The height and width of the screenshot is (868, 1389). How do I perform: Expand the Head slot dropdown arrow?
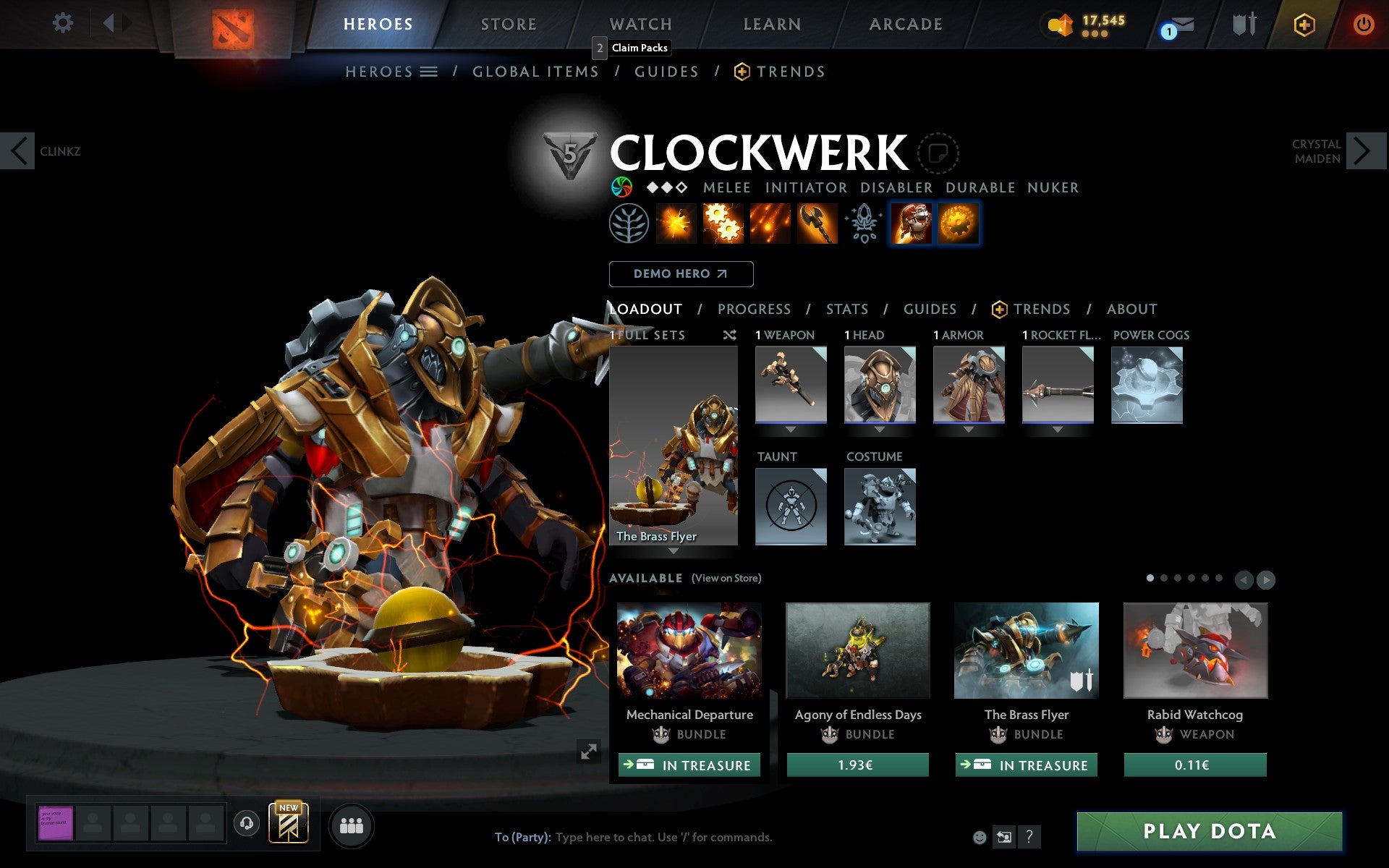pyautogui.click(x=880, y=428)
